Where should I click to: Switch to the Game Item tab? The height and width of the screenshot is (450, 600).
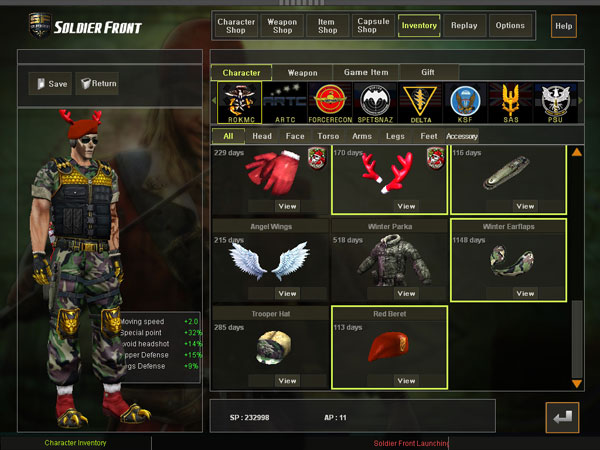[366, 73]
